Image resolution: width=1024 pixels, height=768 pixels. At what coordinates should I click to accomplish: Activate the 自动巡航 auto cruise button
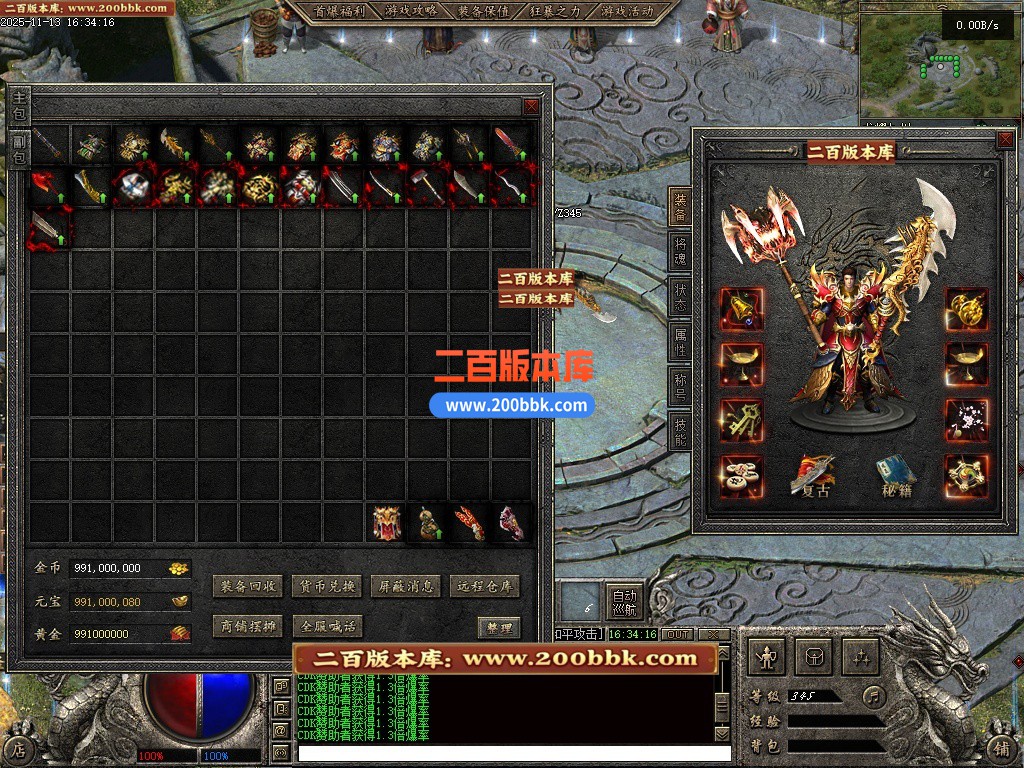pyautogui.click(x=624, y=600)
